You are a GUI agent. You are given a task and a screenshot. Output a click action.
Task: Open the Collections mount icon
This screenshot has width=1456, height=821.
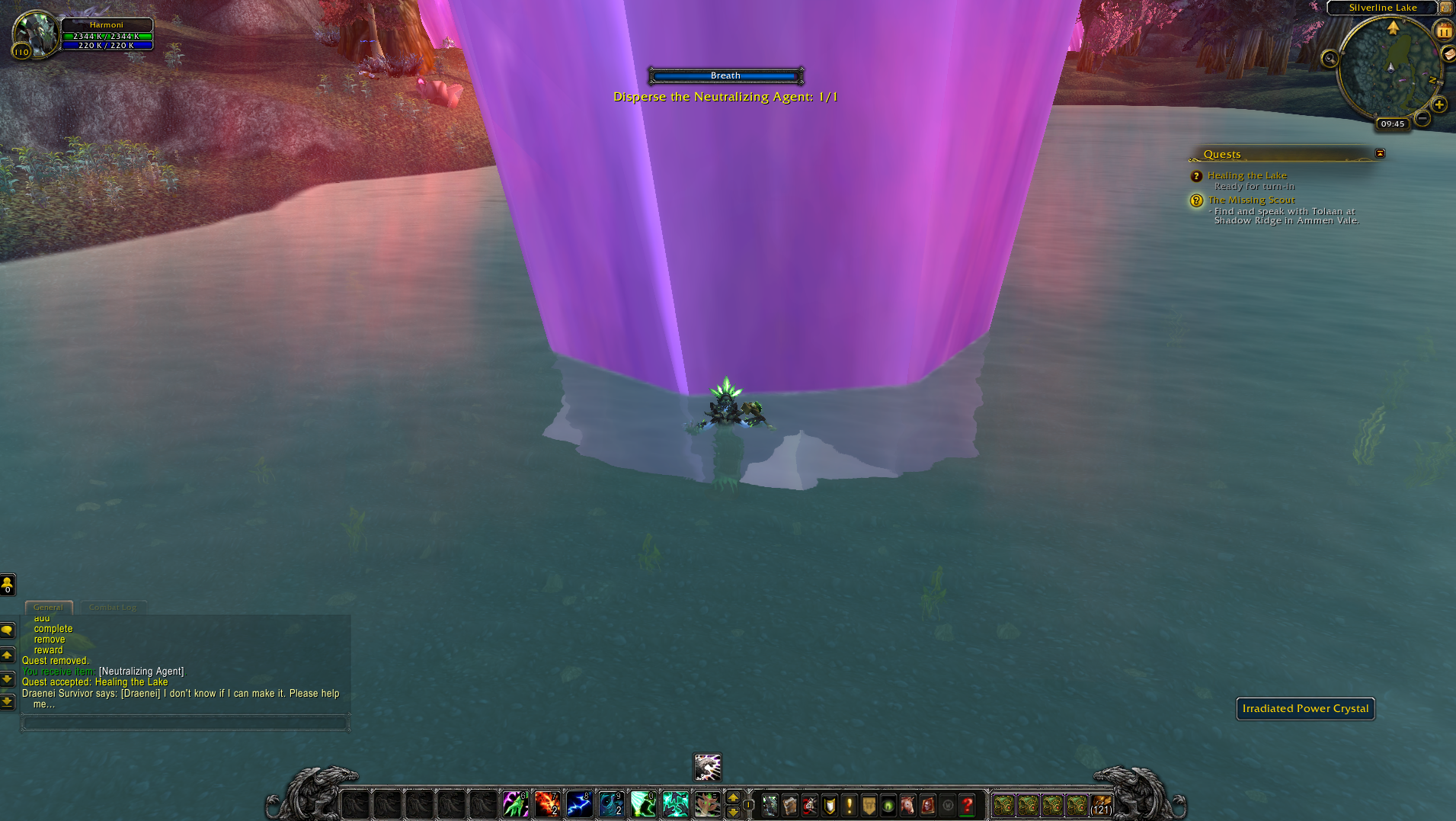pyautogui.click(x=907, y=805)
